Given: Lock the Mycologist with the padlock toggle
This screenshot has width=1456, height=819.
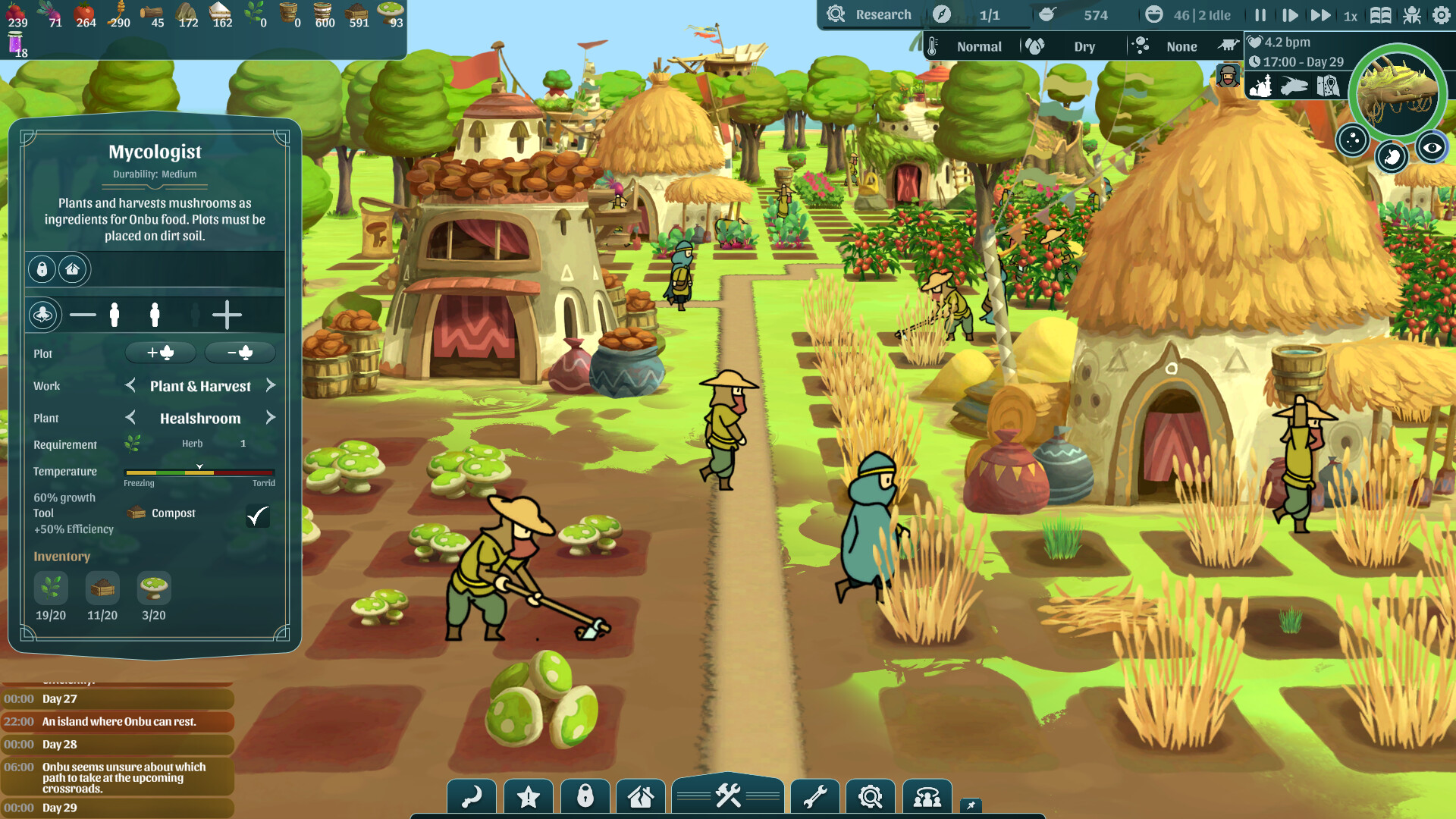Looking at the screenshot, I should (x=42, y=269).
